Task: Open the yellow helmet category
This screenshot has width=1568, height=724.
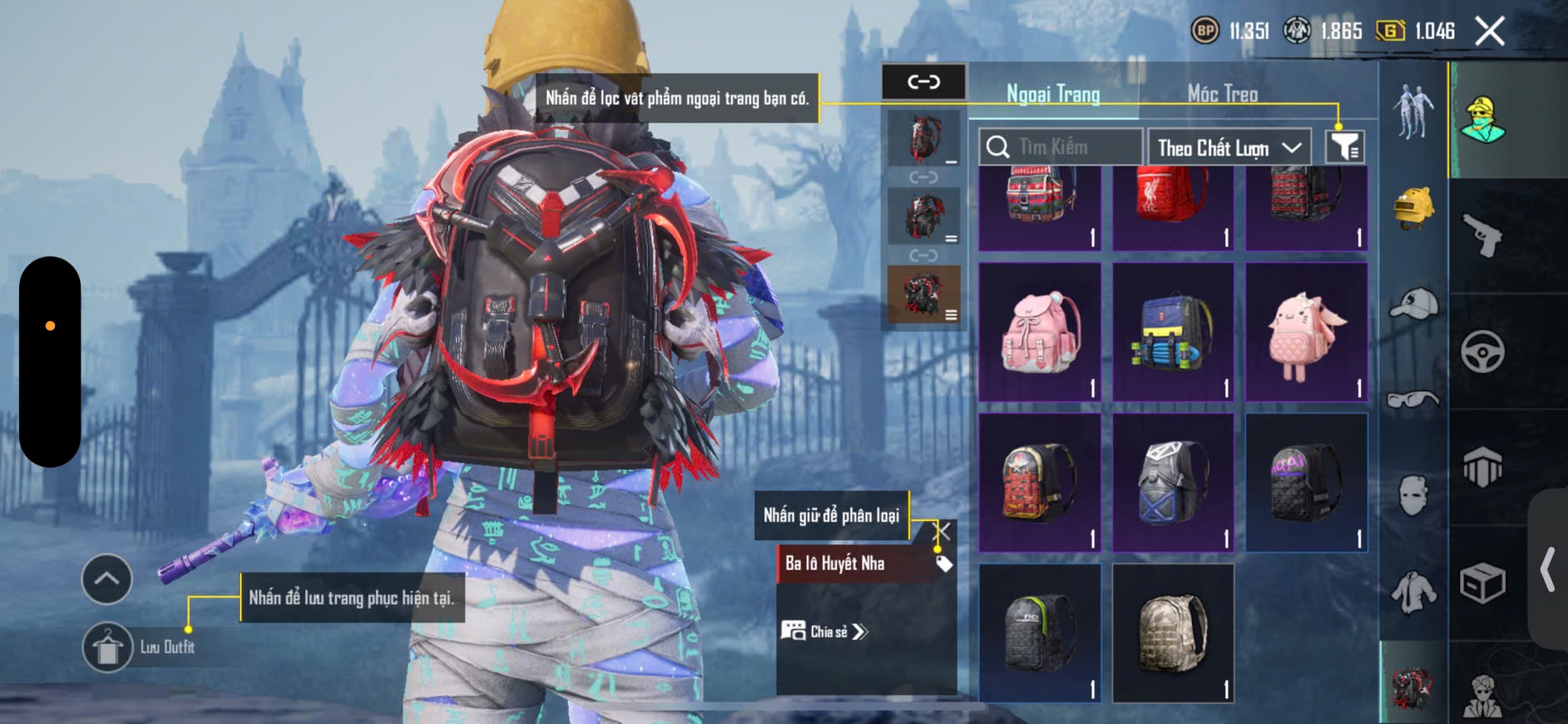Action: 1413,208
